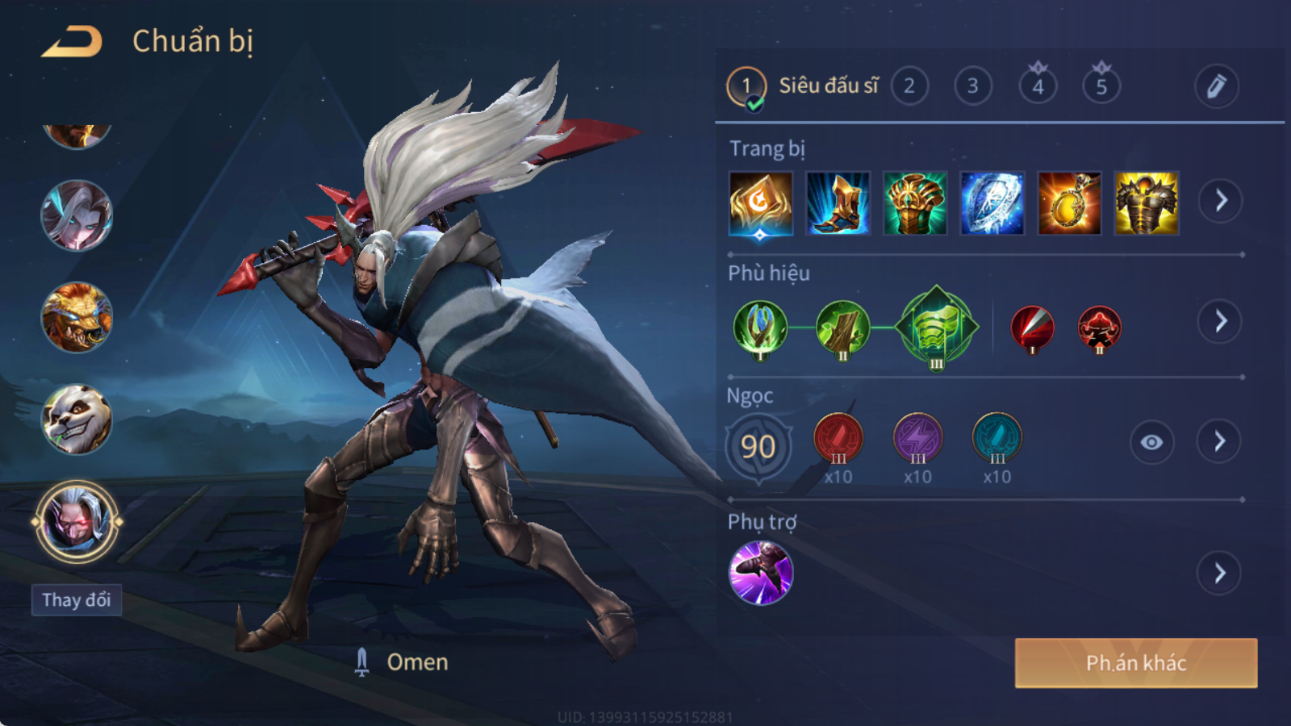The height and width of the screenshot is (726, 1291).
Task: Switch to loadout preset 2
Action: point(909,86)
